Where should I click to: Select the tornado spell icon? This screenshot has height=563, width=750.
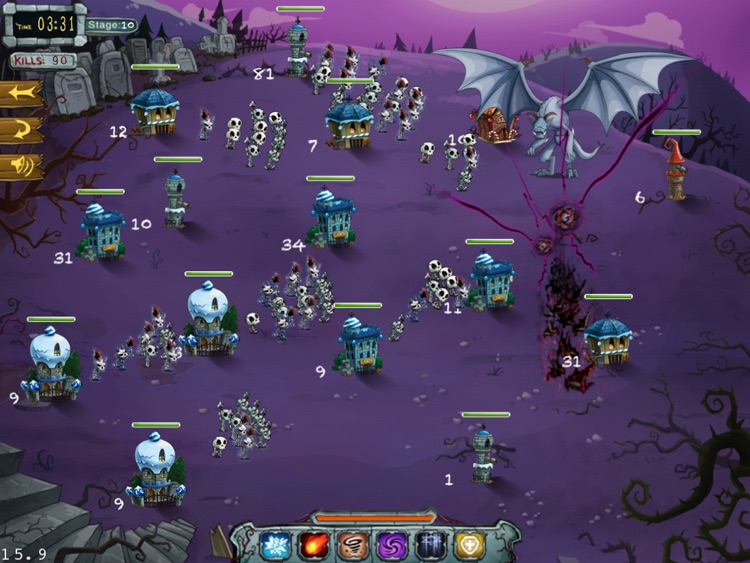point(353,545)
